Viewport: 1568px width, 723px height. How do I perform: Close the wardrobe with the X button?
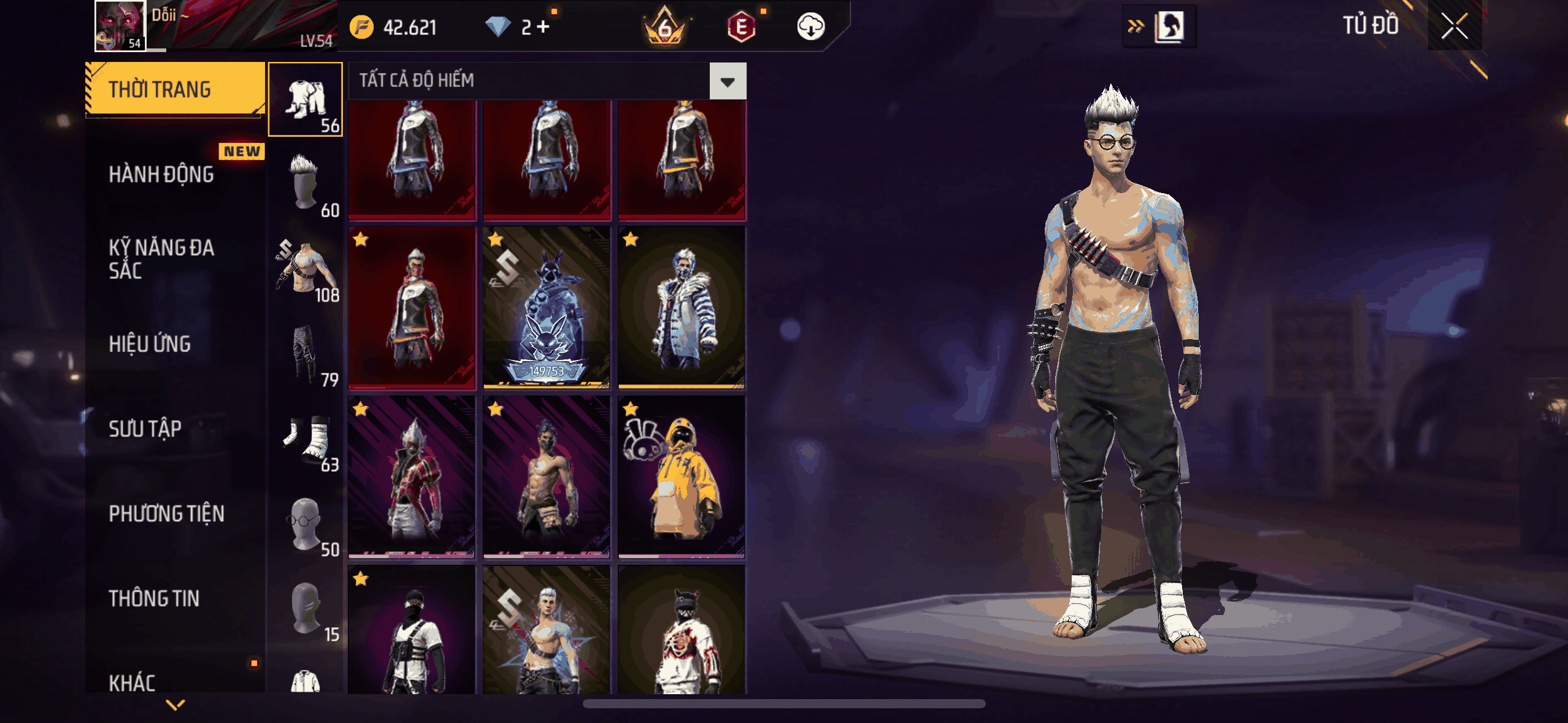(1454, 26)
